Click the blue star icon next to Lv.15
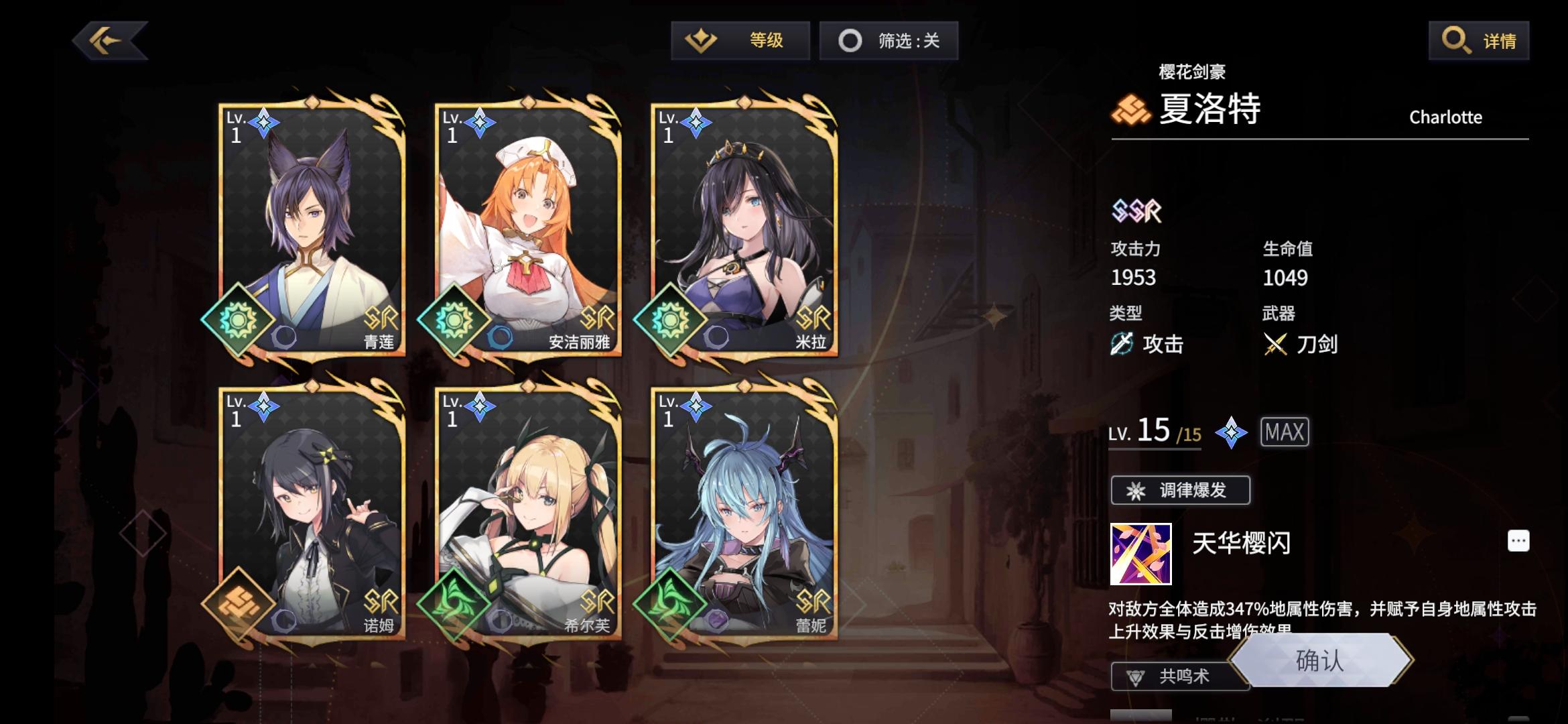The image size is (1568, 724). [1230, 432]
